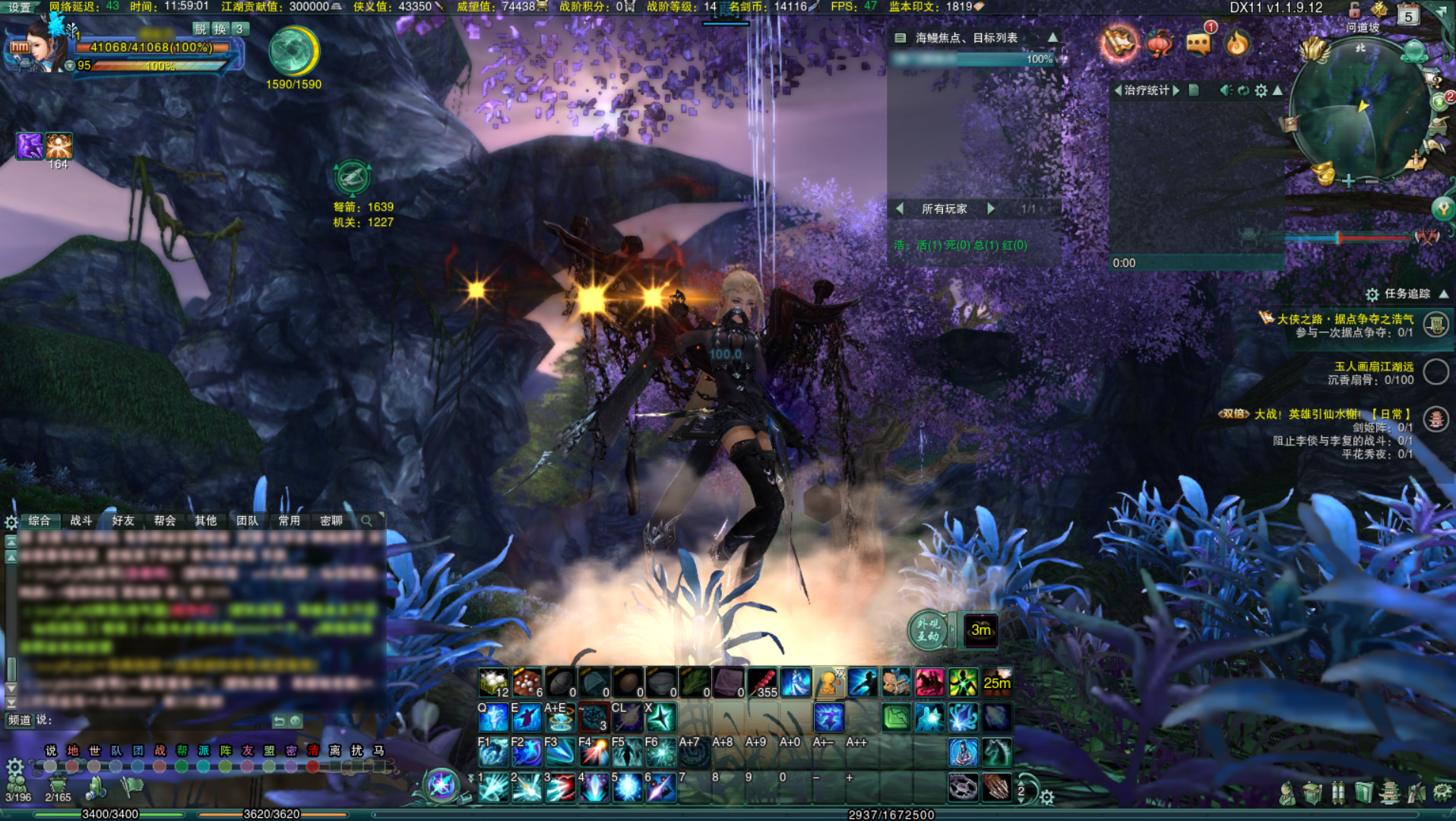
Task: Activate the skill bound to F4
Action: (x=594, y=752)
